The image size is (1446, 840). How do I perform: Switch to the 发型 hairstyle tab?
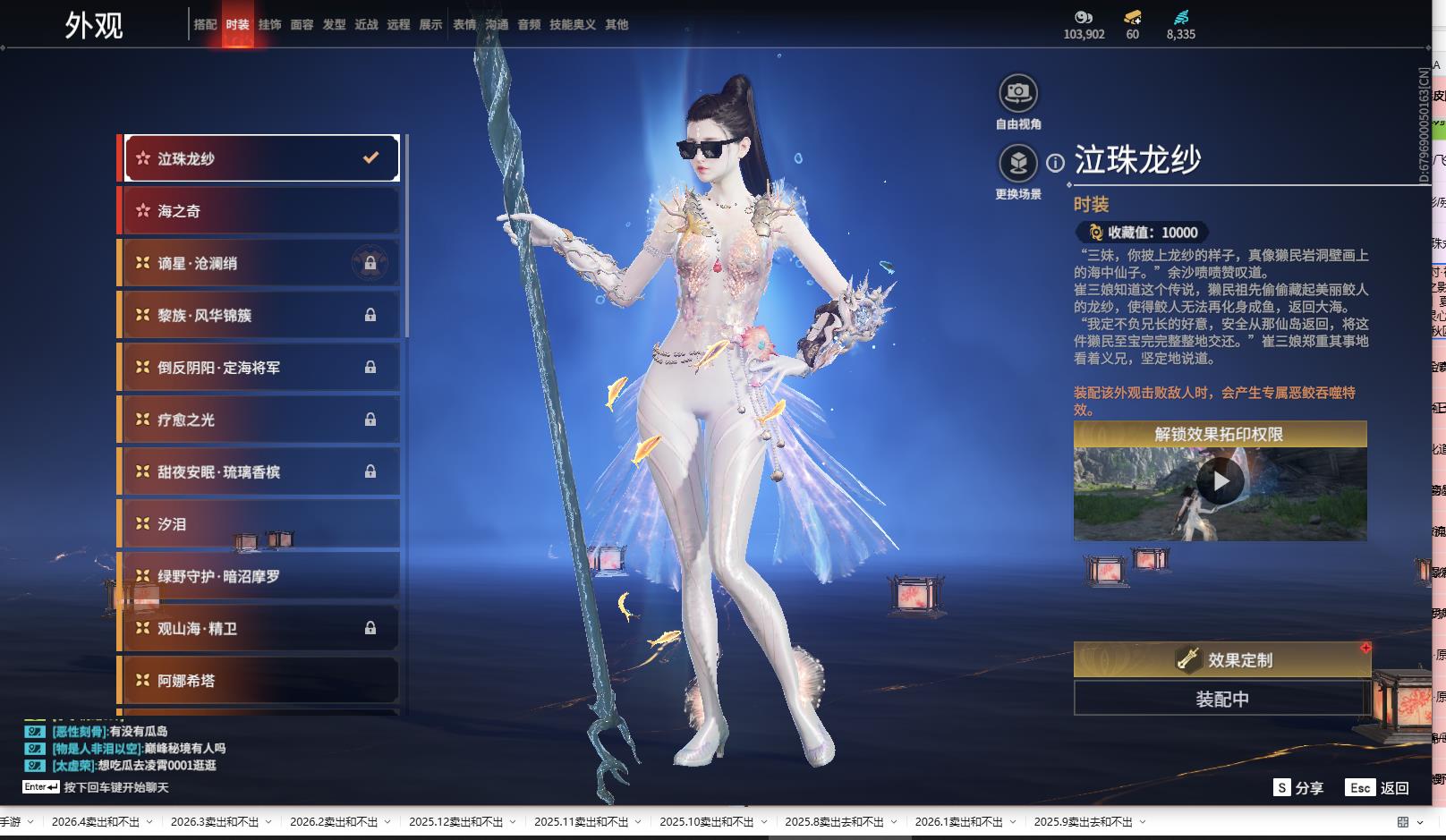(x=334, y=25)
